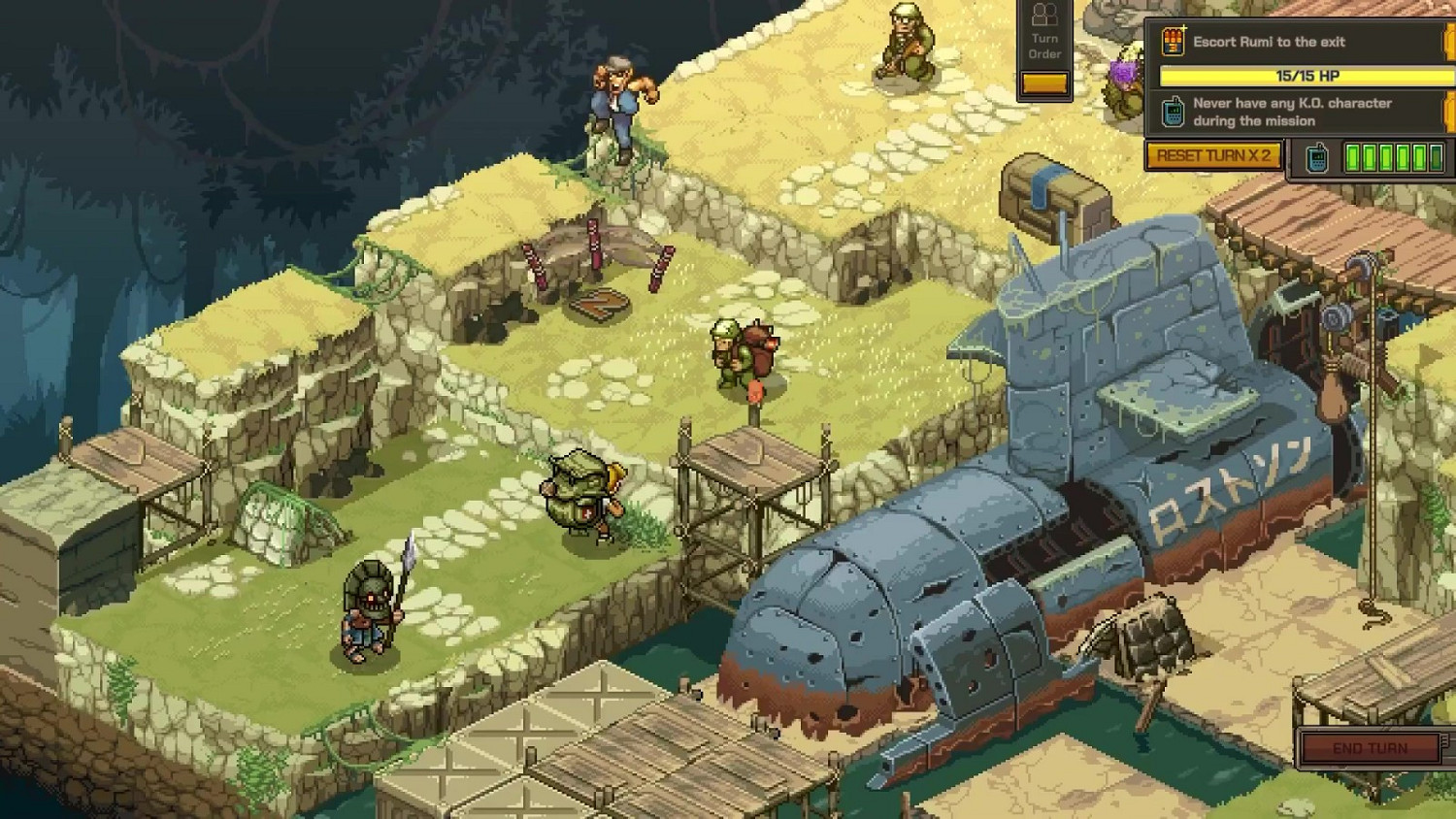Select the kneeling sniper at the top
The image size is (1456, 819).
(905, 44)
